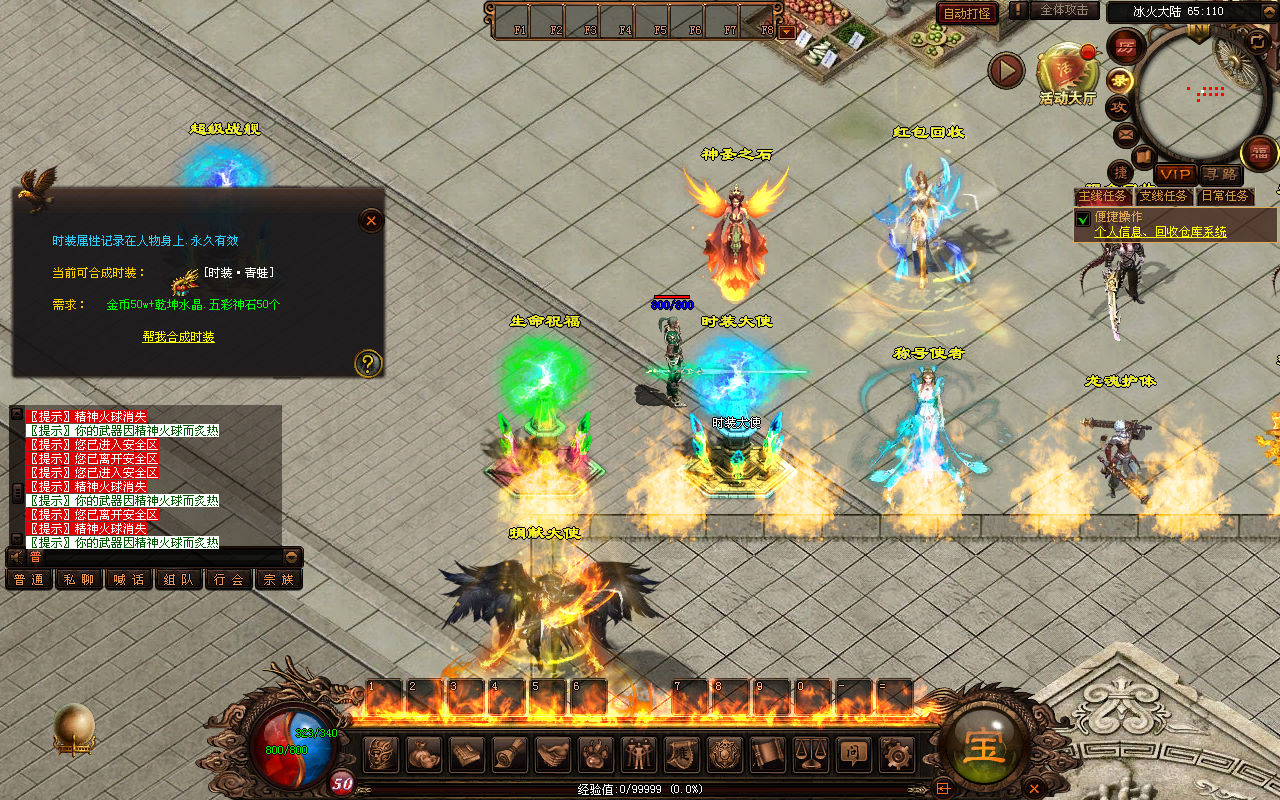1280x800 pixels.
Task: Toggle the 自动打怪 auto-fight button
Action: coord(967,13)
